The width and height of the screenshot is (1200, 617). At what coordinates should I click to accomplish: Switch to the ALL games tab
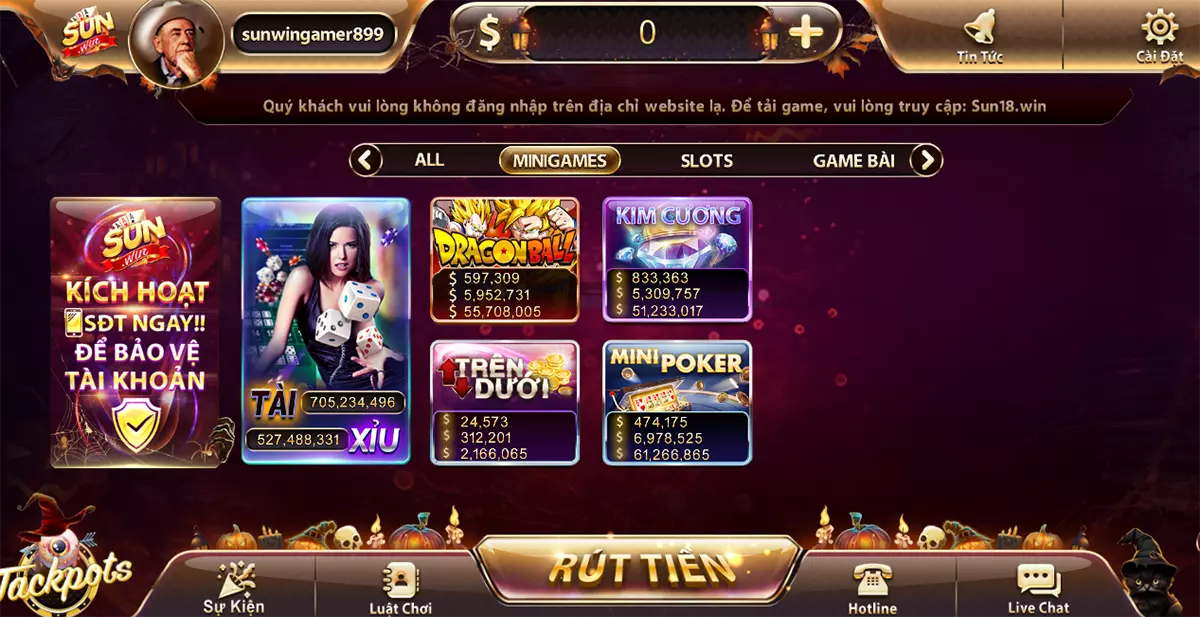429,160
